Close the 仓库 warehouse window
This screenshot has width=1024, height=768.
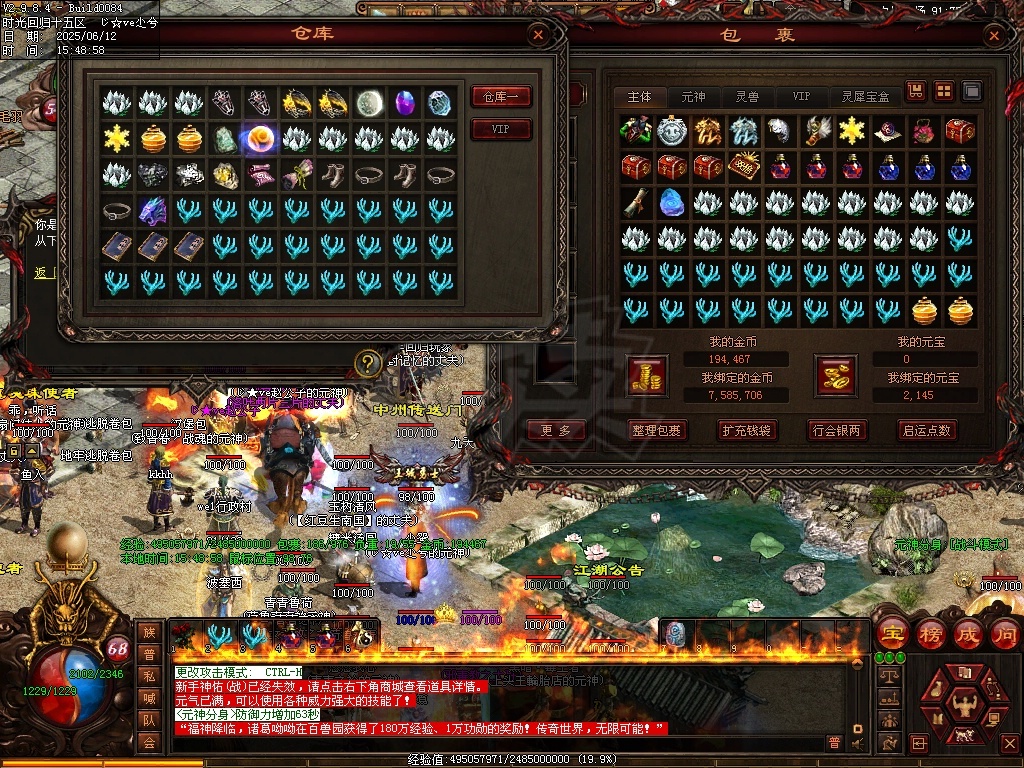(538, 36)
